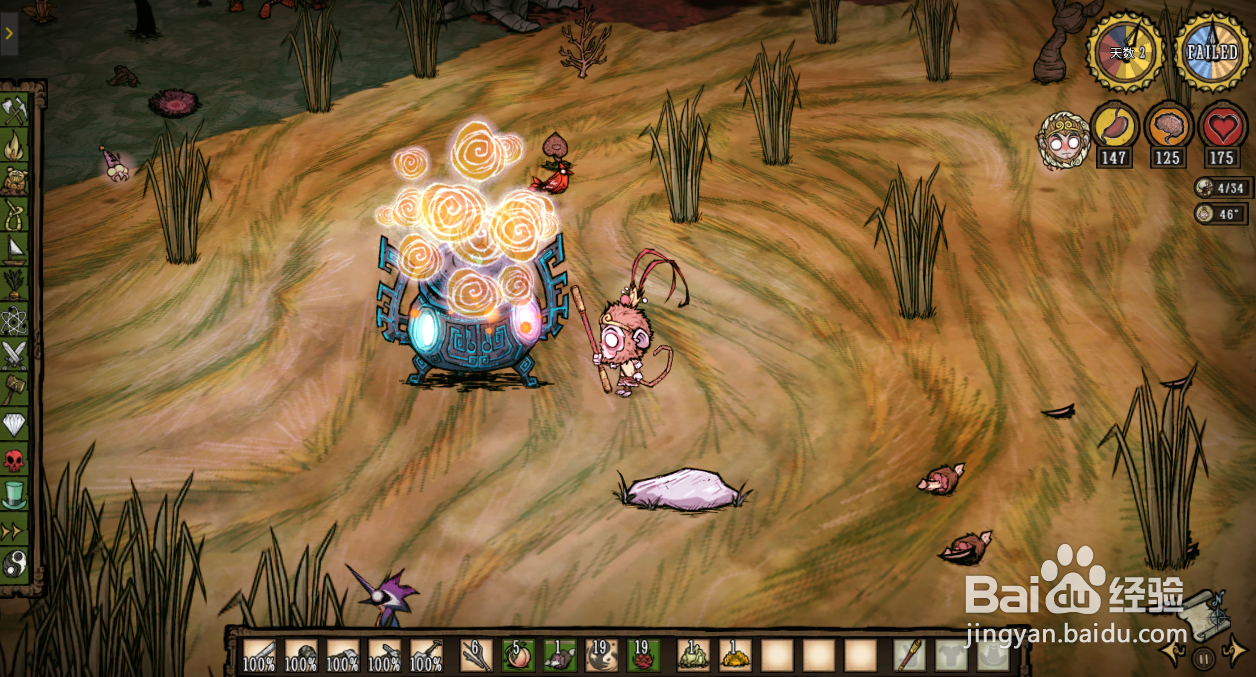Image resolution: width=1256 pixels, height=677 pixels.
Task: Open the yin-yang crafting tab
Action: 15,562
